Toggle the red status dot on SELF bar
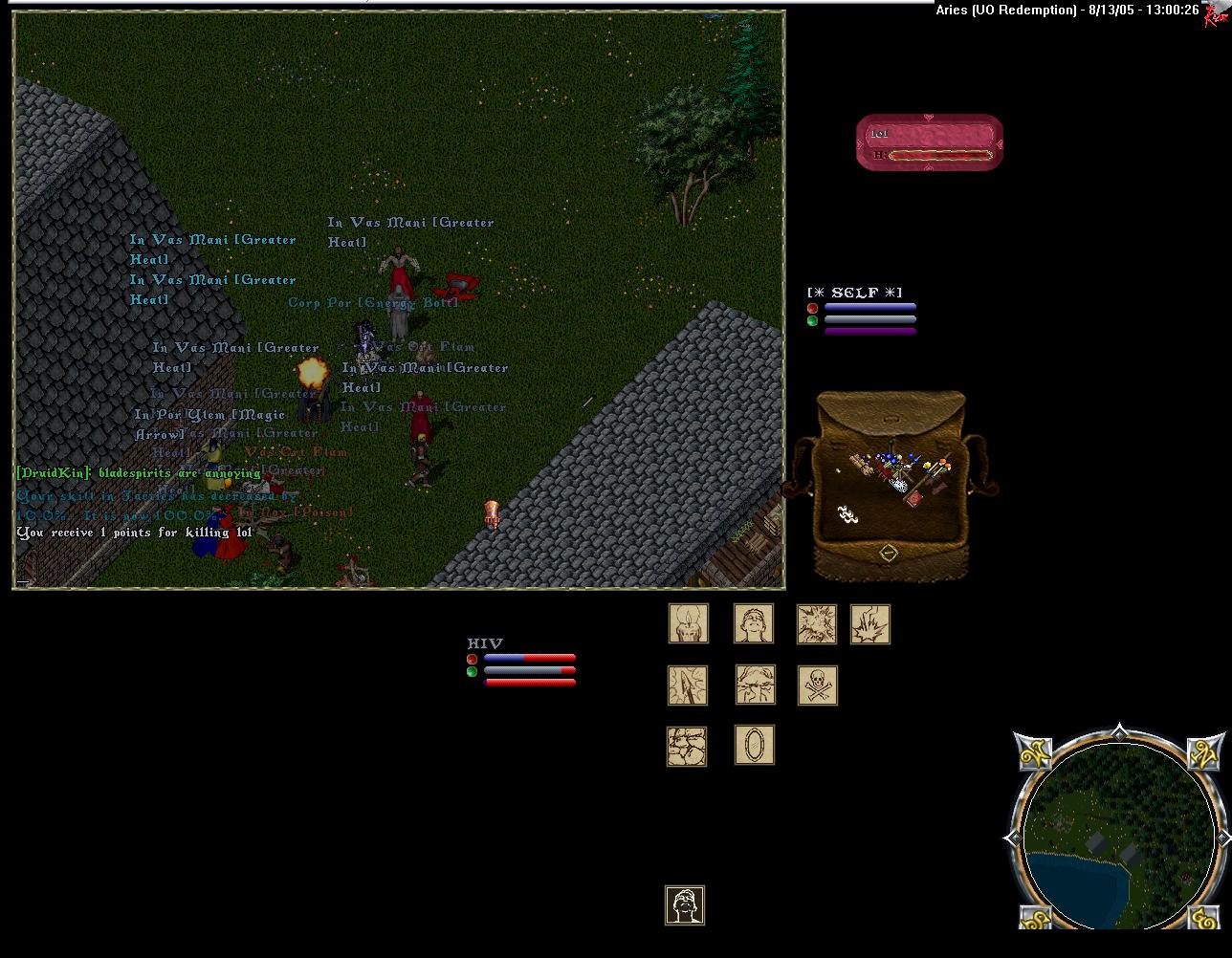 (x=812, y=308)
